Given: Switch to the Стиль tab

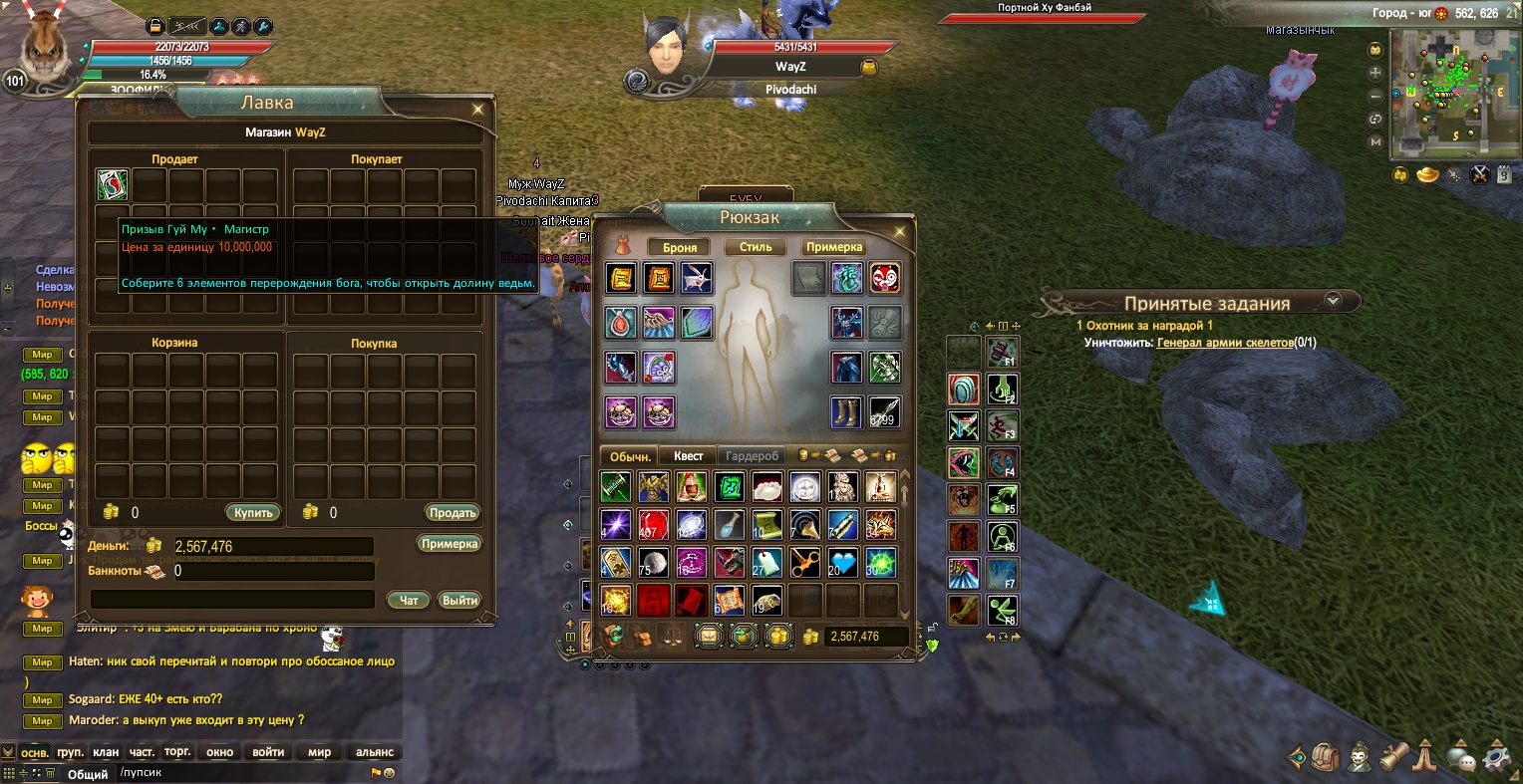Looking at the screenshot, I should coord(756,247).
